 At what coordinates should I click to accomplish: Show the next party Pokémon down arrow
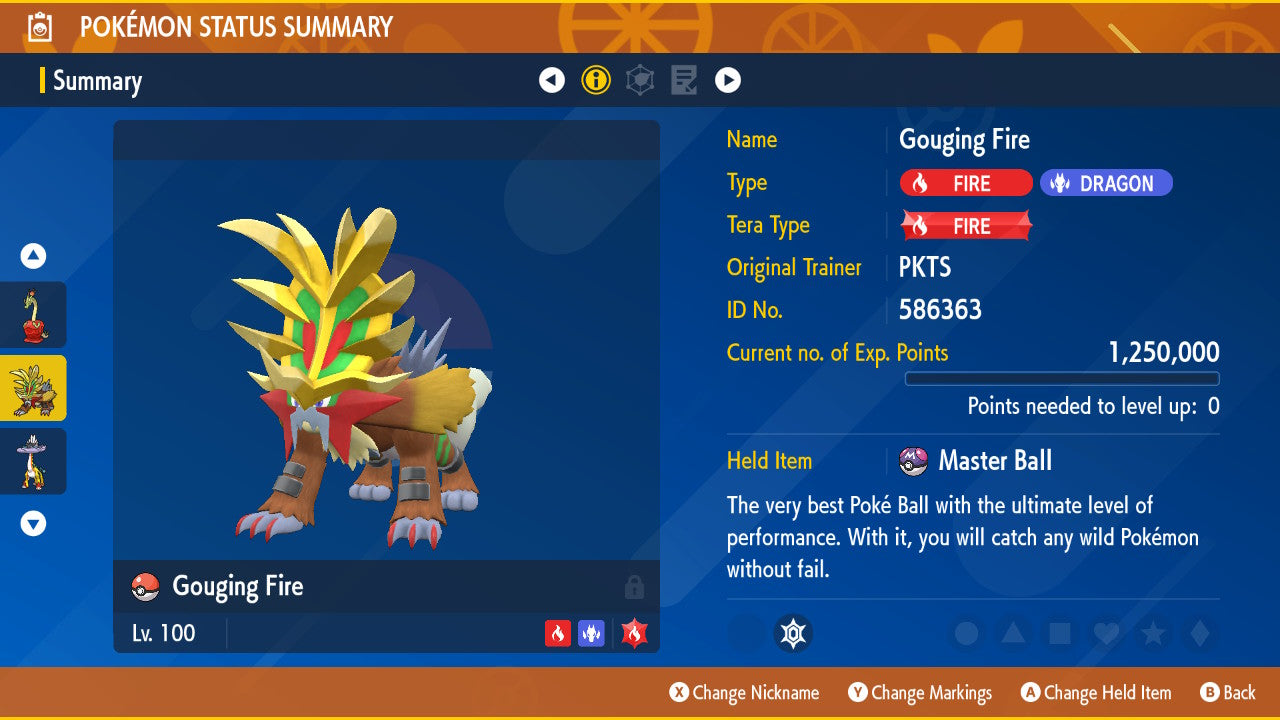(x=33, y=523)
